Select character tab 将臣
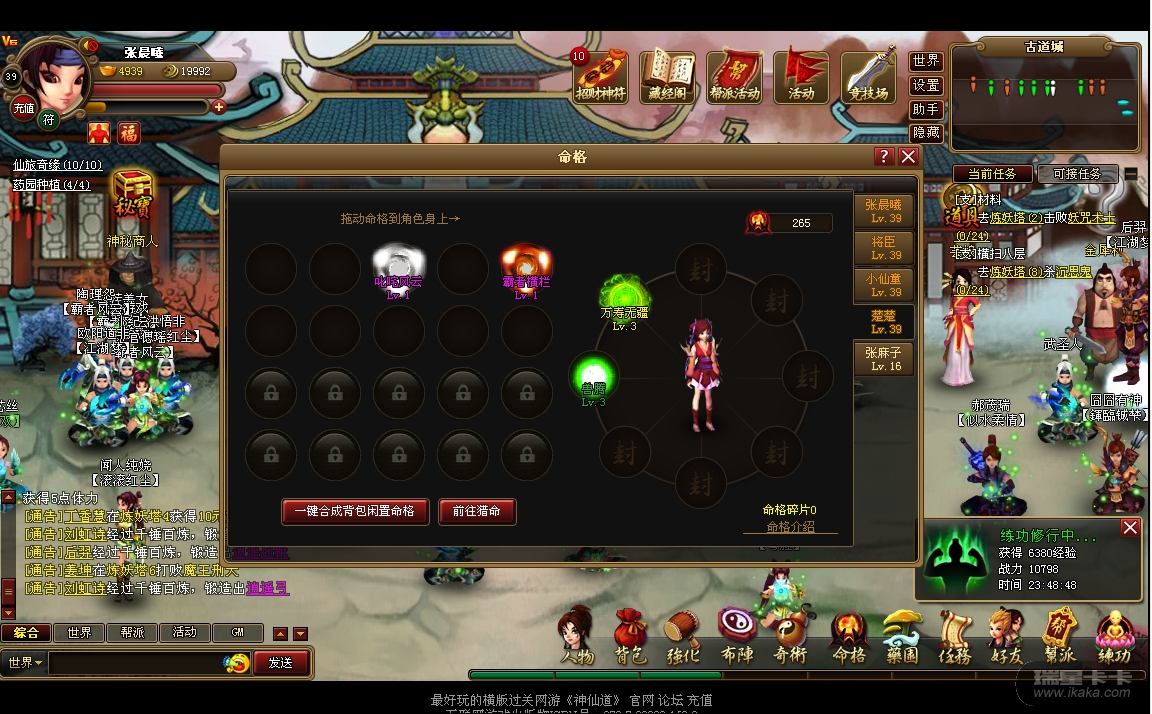 tap(884, 249)
